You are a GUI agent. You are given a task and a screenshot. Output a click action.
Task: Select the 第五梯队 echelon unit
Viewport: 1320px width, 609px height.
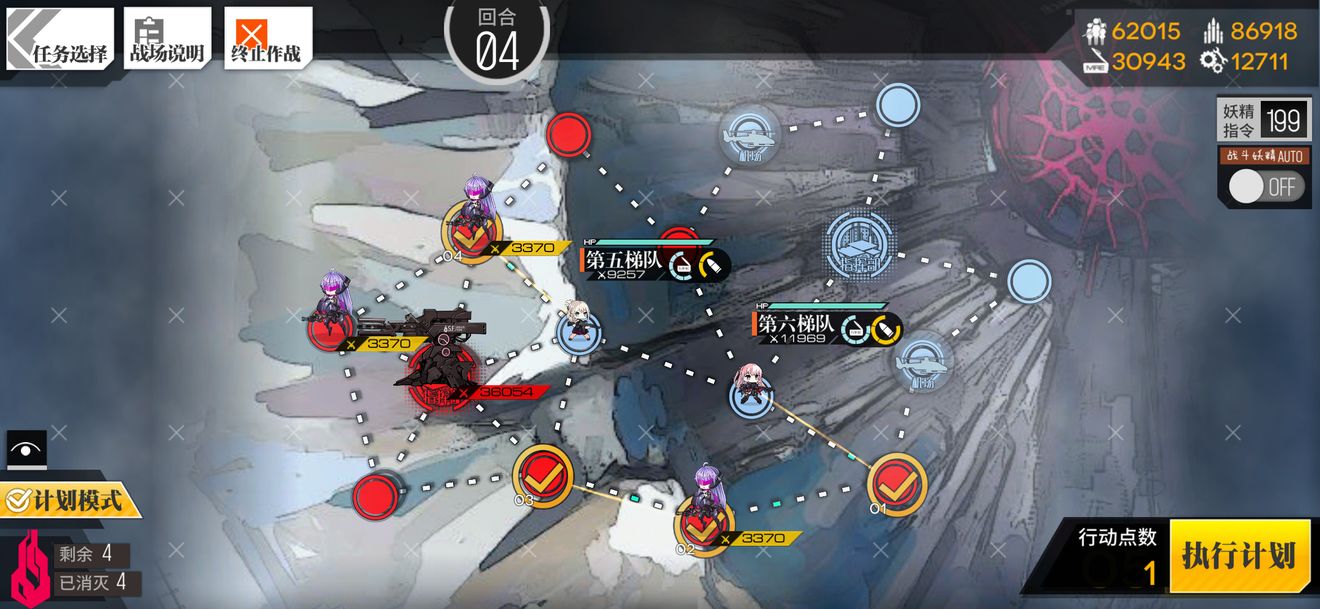579,326
